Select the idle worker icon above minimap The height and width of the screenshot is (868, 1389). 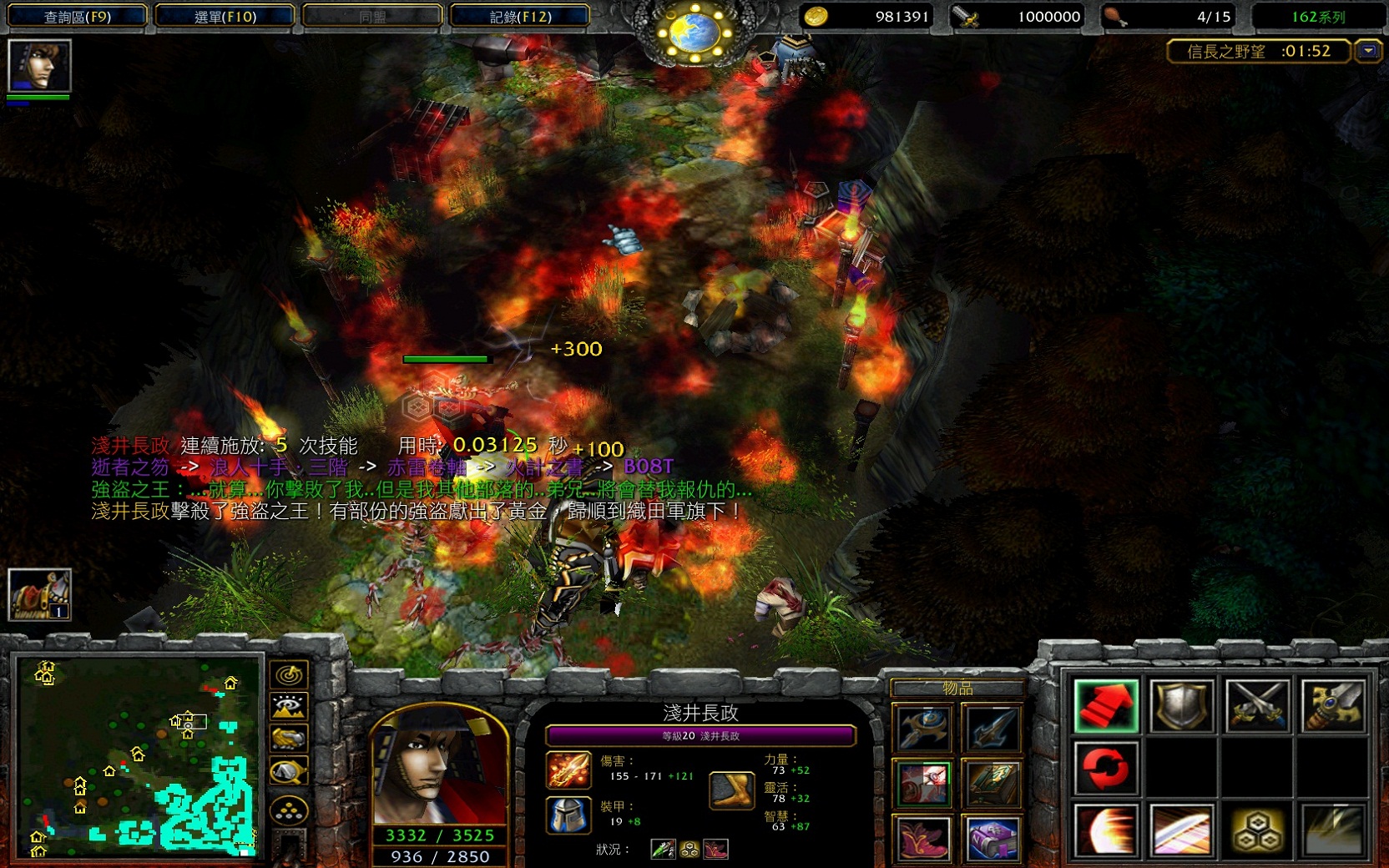tap(39, 594)
